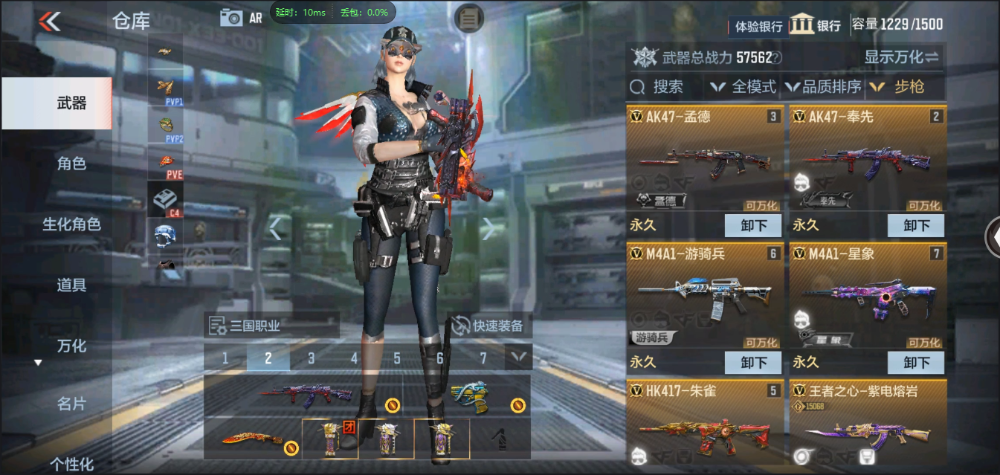Open the 武器 weapons category
Screen dimensions: 1000x475
tap(70, 103)
